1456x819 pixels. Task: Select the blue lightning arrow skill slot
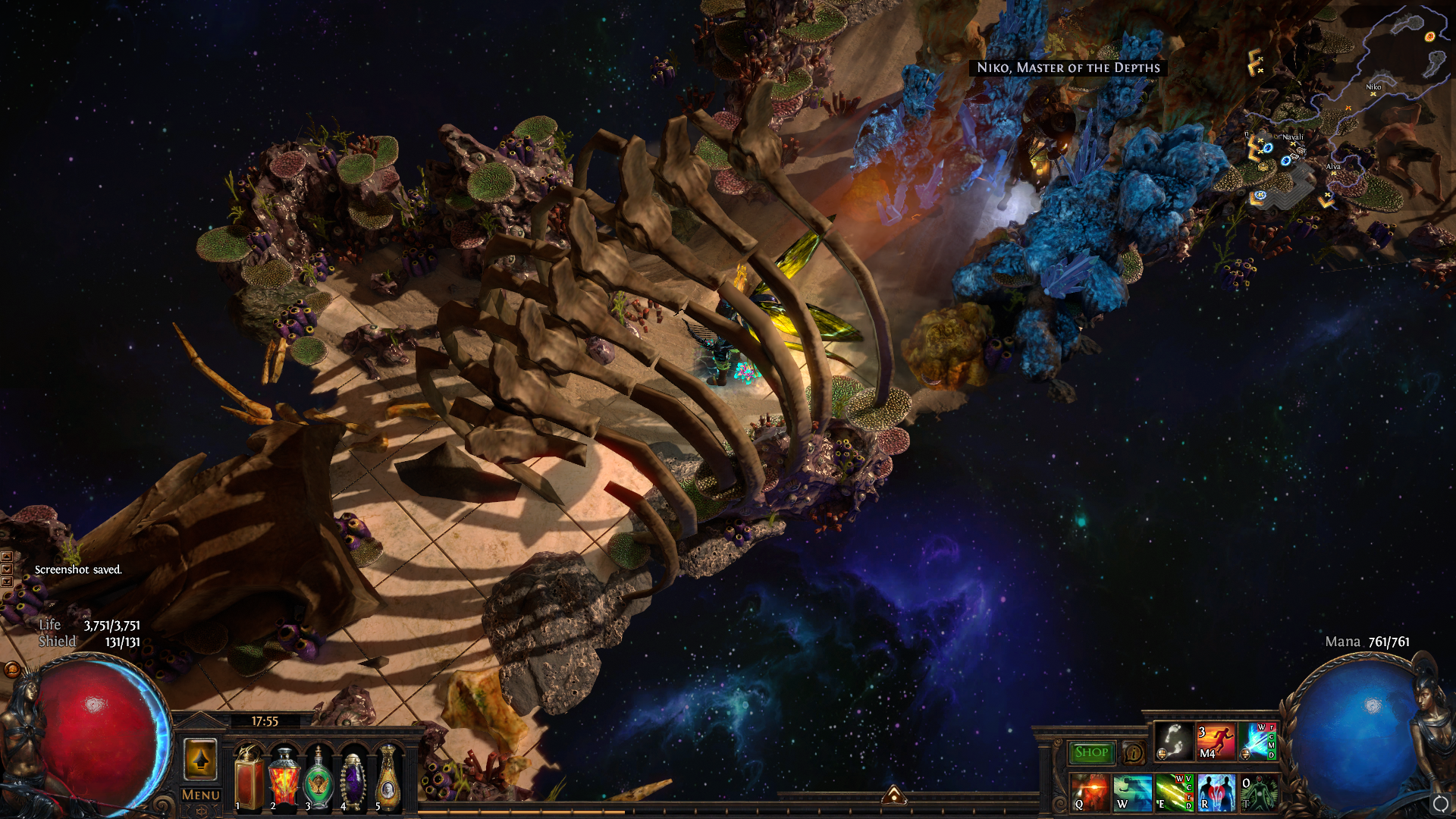1257,742
